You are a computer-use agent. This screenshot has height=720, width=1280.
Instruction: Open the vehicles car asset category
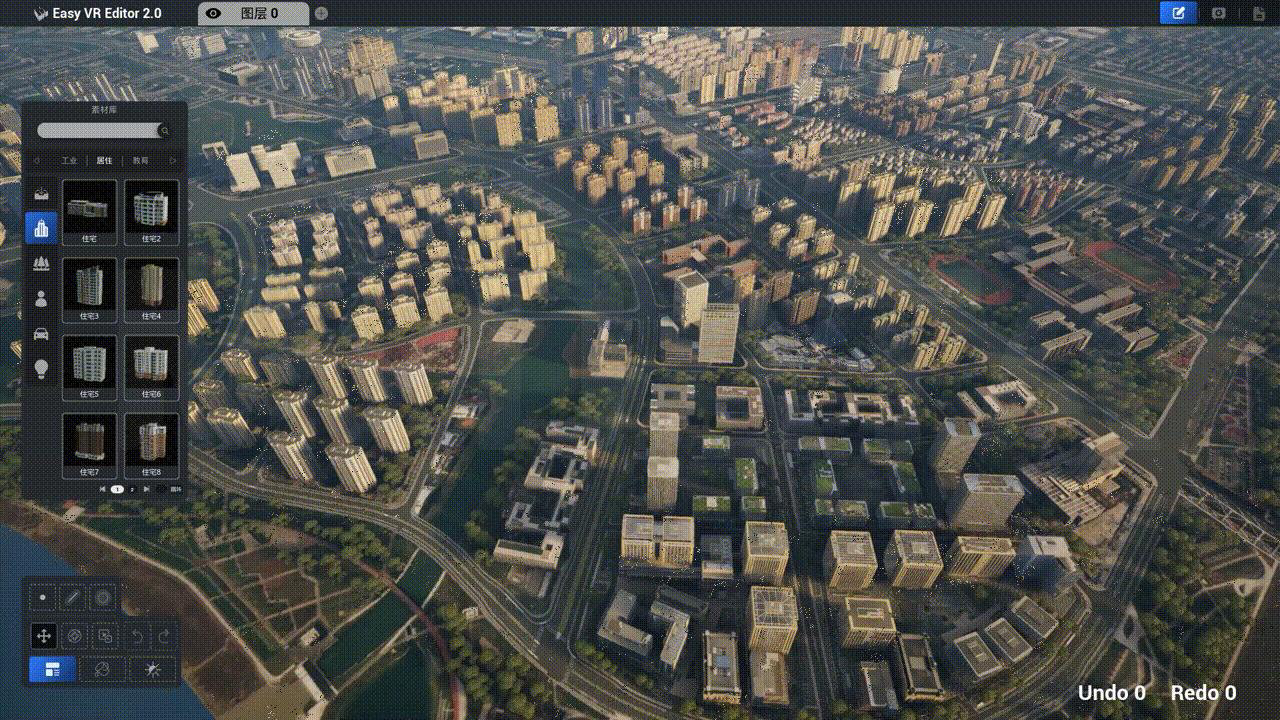[41, 333]
